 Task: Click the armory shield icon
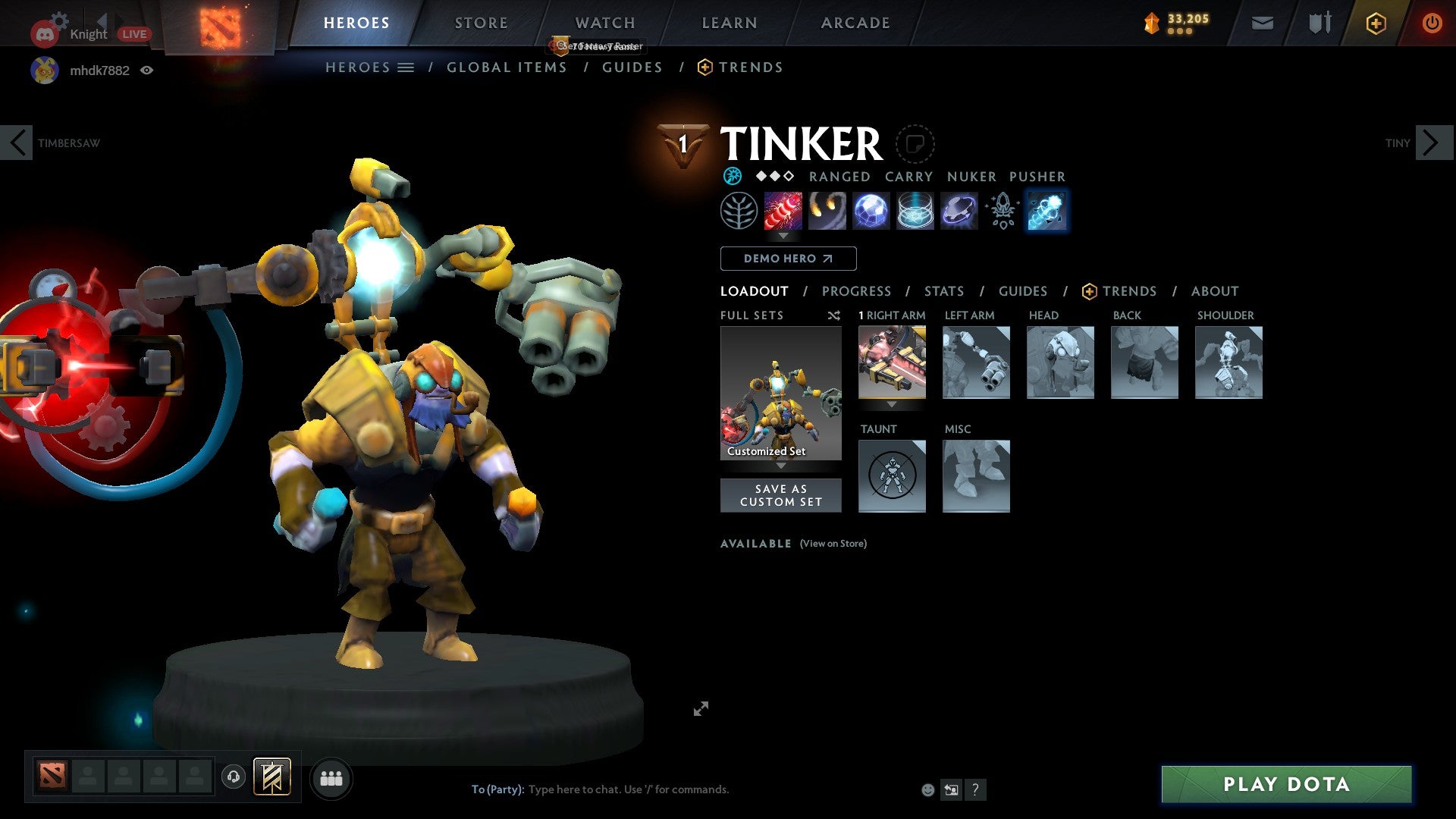[1319, 23]
